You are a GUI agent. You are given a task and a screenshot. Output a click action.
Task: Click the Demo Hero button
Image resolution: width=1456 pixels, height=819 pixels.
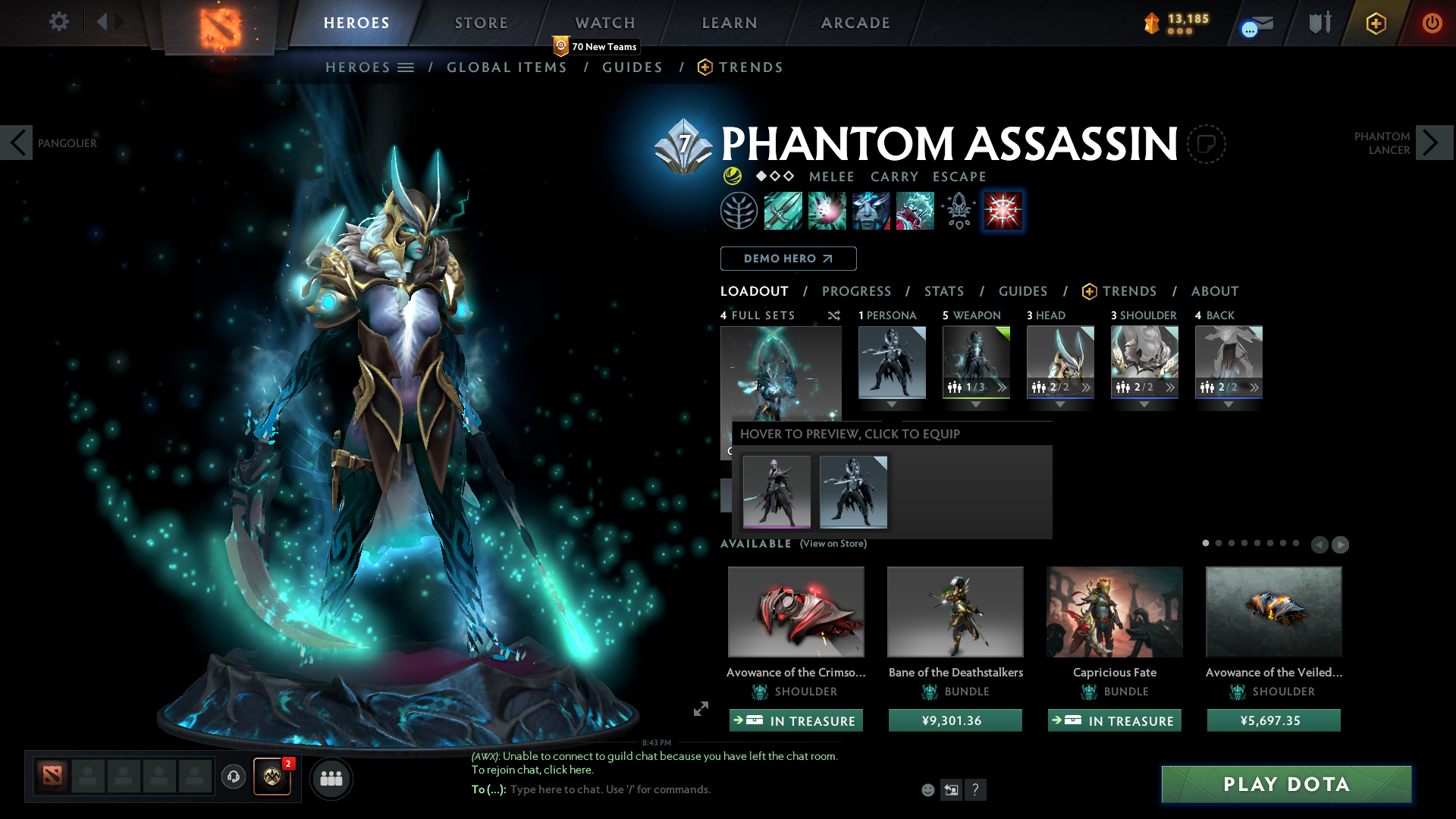click(x=788, y=259)
